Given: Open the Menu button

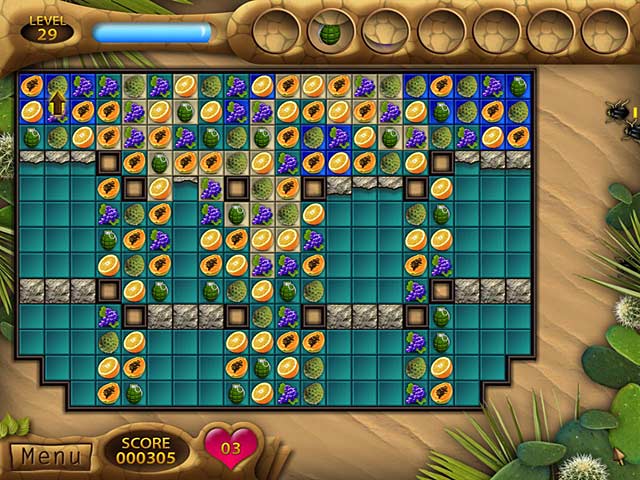Looking at the screenshot, I should point(50,457).
